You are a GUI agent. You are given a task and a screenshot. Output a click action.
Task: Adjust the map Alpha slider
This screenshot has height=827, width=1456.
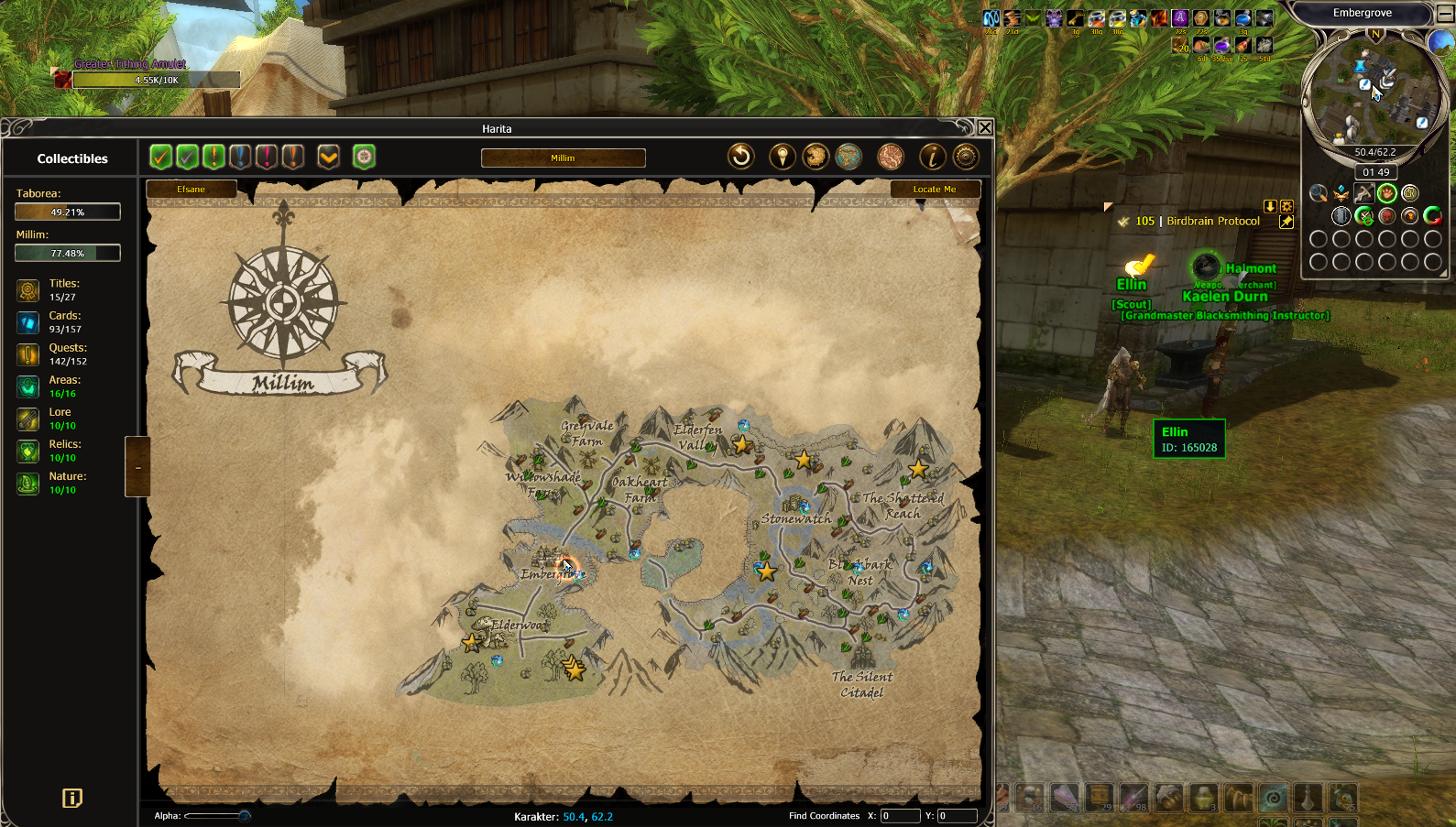tap(244, 815)
